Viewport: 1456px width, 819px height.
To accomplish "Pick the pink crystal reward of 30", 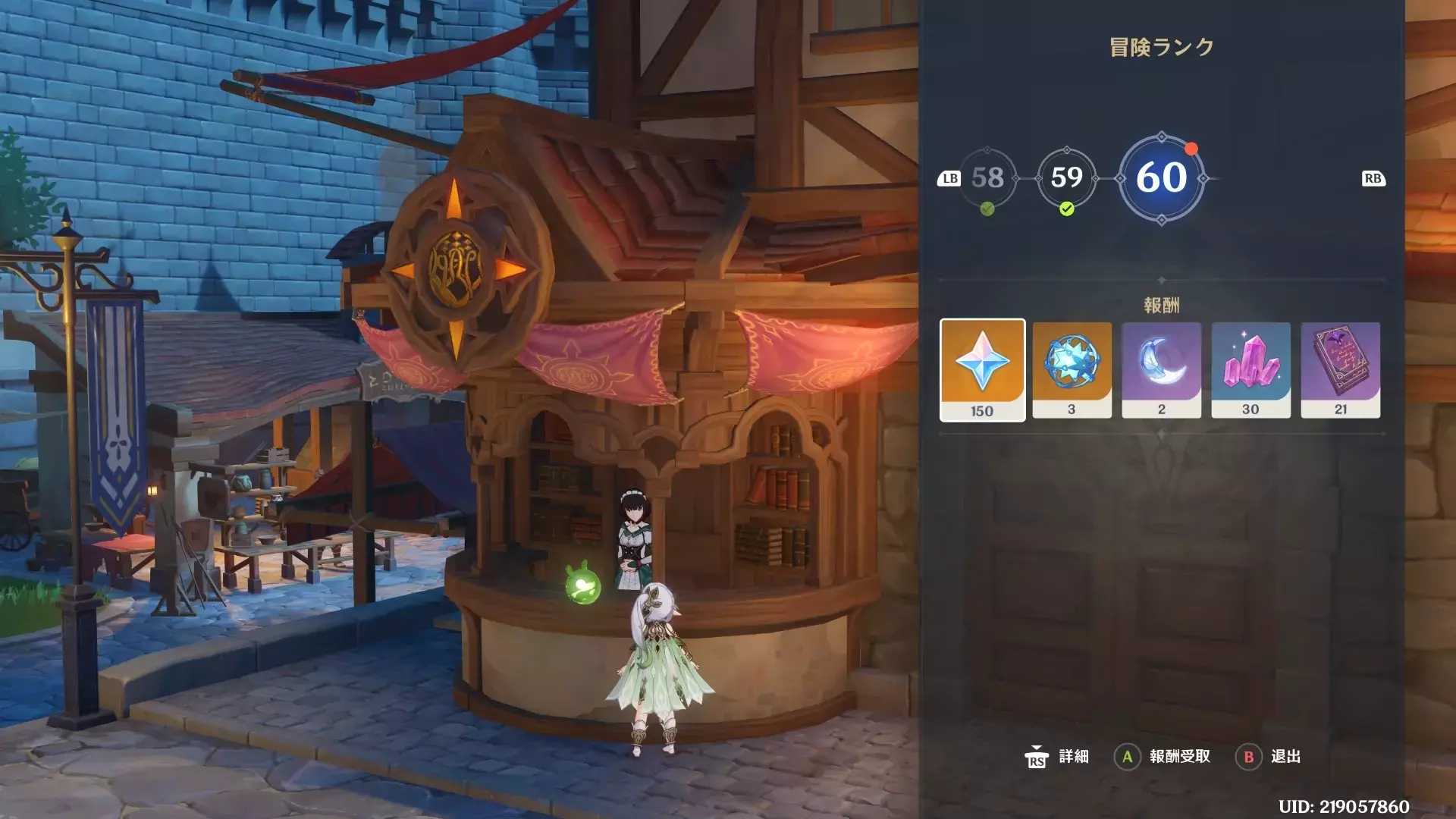I will click(x=1250, y=369).
